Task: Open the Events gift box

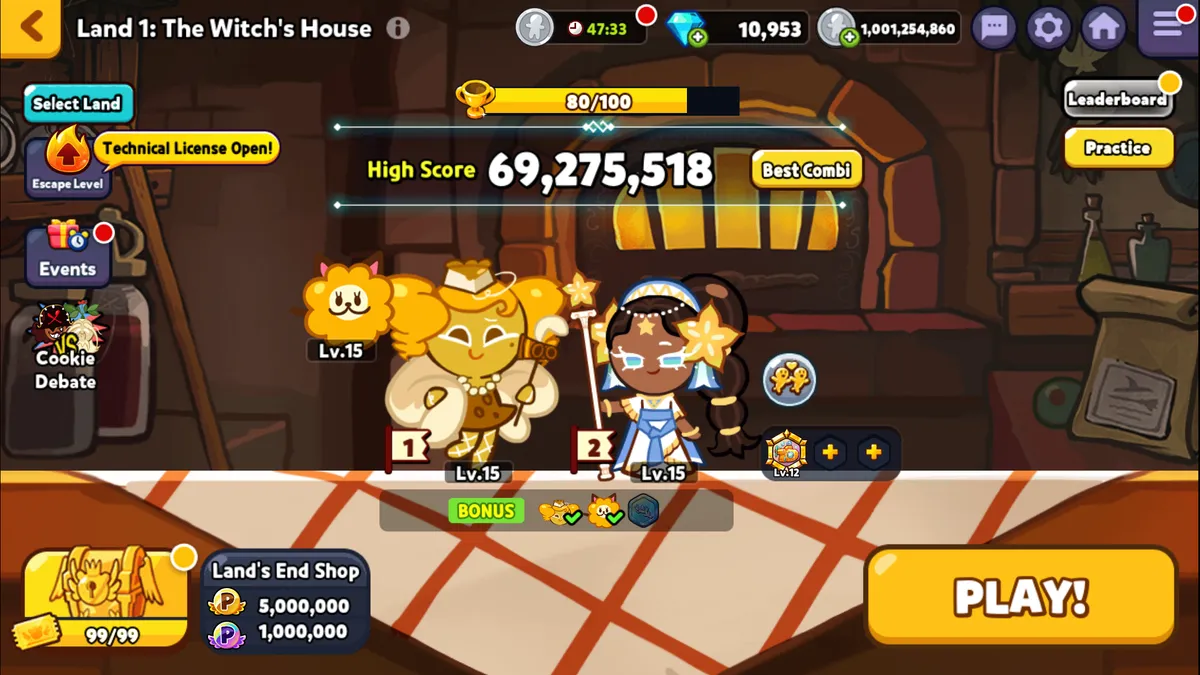Action: [x=68, y=251]
